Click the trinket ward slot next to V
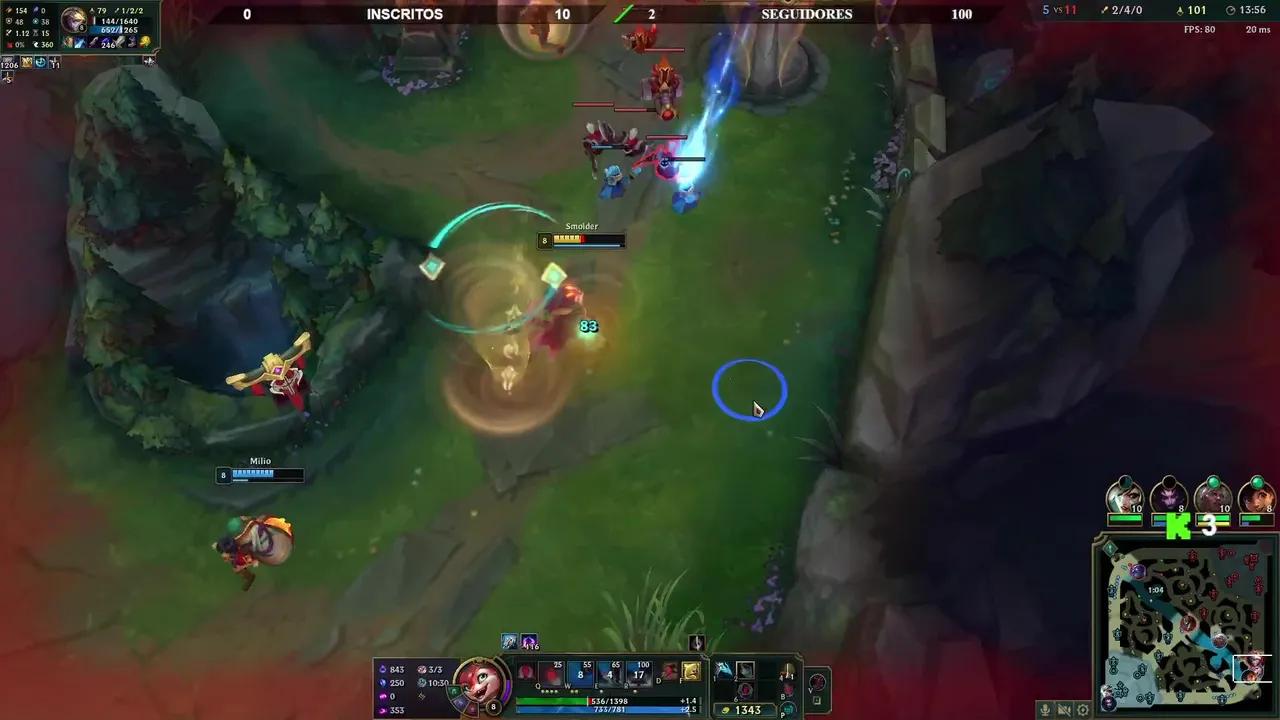Image resolution: width=1280 pixels, height=720 pixels. [816, 681]
